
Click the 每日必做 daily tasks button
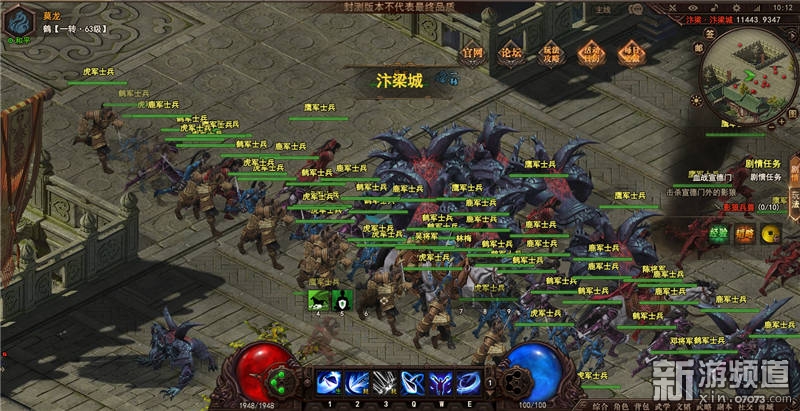[633, 52]
